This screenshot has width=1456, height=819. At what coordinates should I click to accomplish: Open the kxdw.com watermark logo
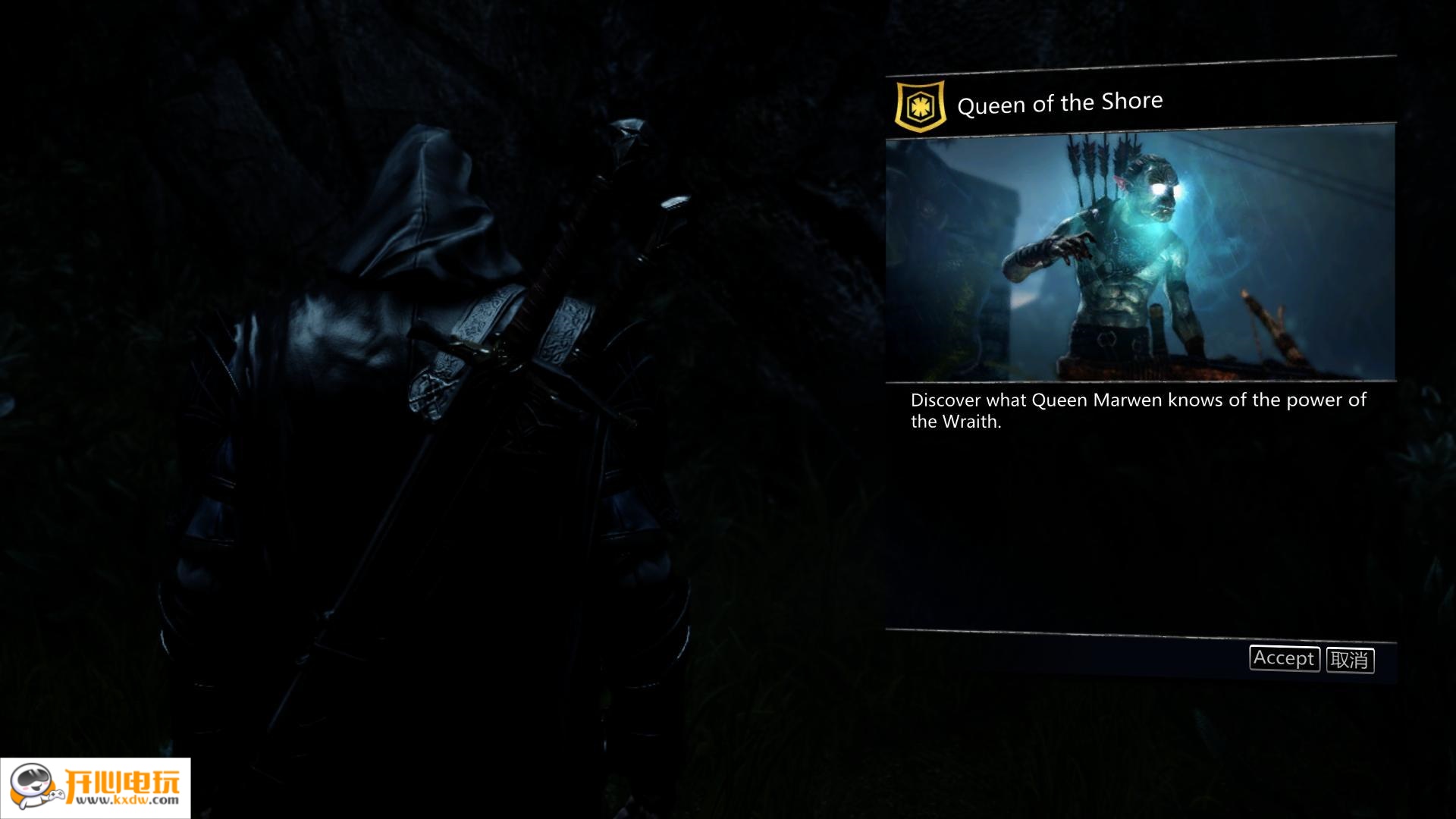click(x=96, y=788)
